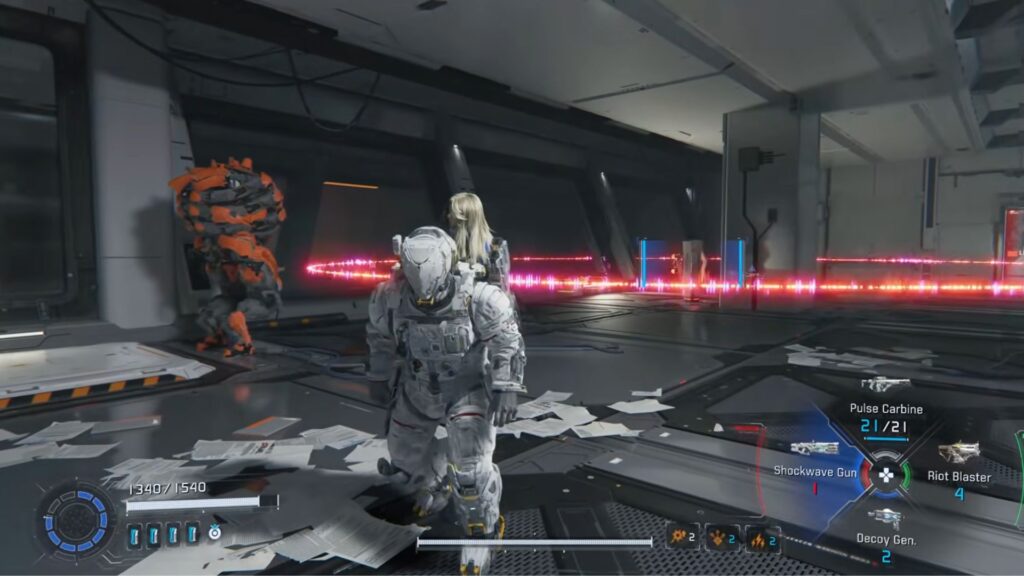Select the Pulse Carbine weapon
Image resolution: width=1024 pixels, height=576 pixels.
[x=885, y=385]
